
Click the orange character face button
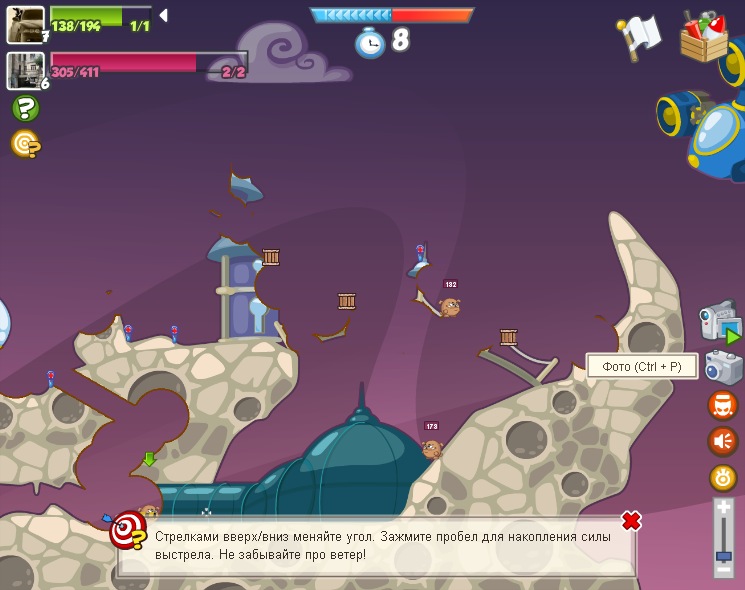(x=722, y=405)
